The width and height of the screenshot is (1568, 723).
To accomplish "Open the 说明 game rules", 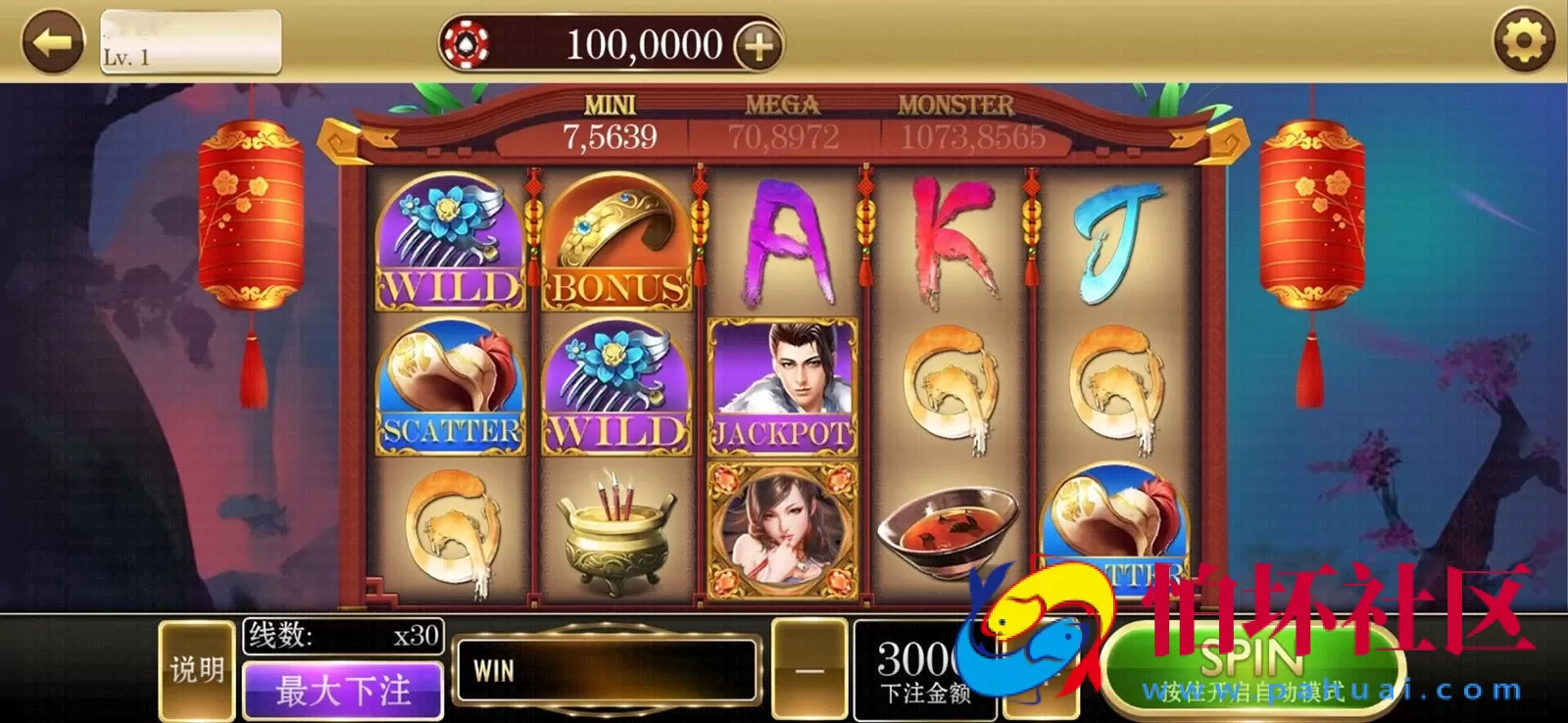I will (196, 671).
